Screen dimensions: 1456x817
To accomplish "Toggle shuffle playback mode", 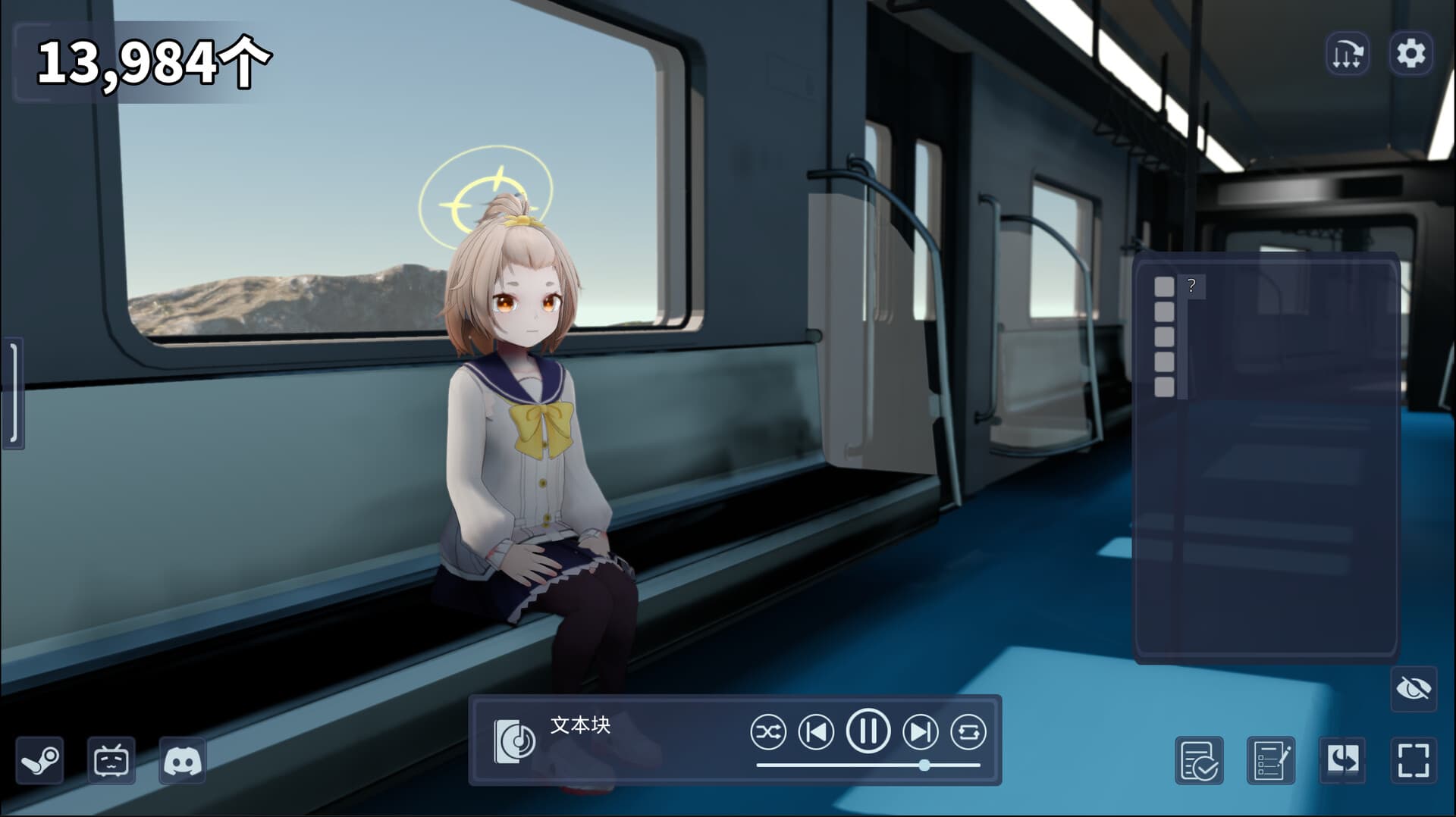I will 768,732.
